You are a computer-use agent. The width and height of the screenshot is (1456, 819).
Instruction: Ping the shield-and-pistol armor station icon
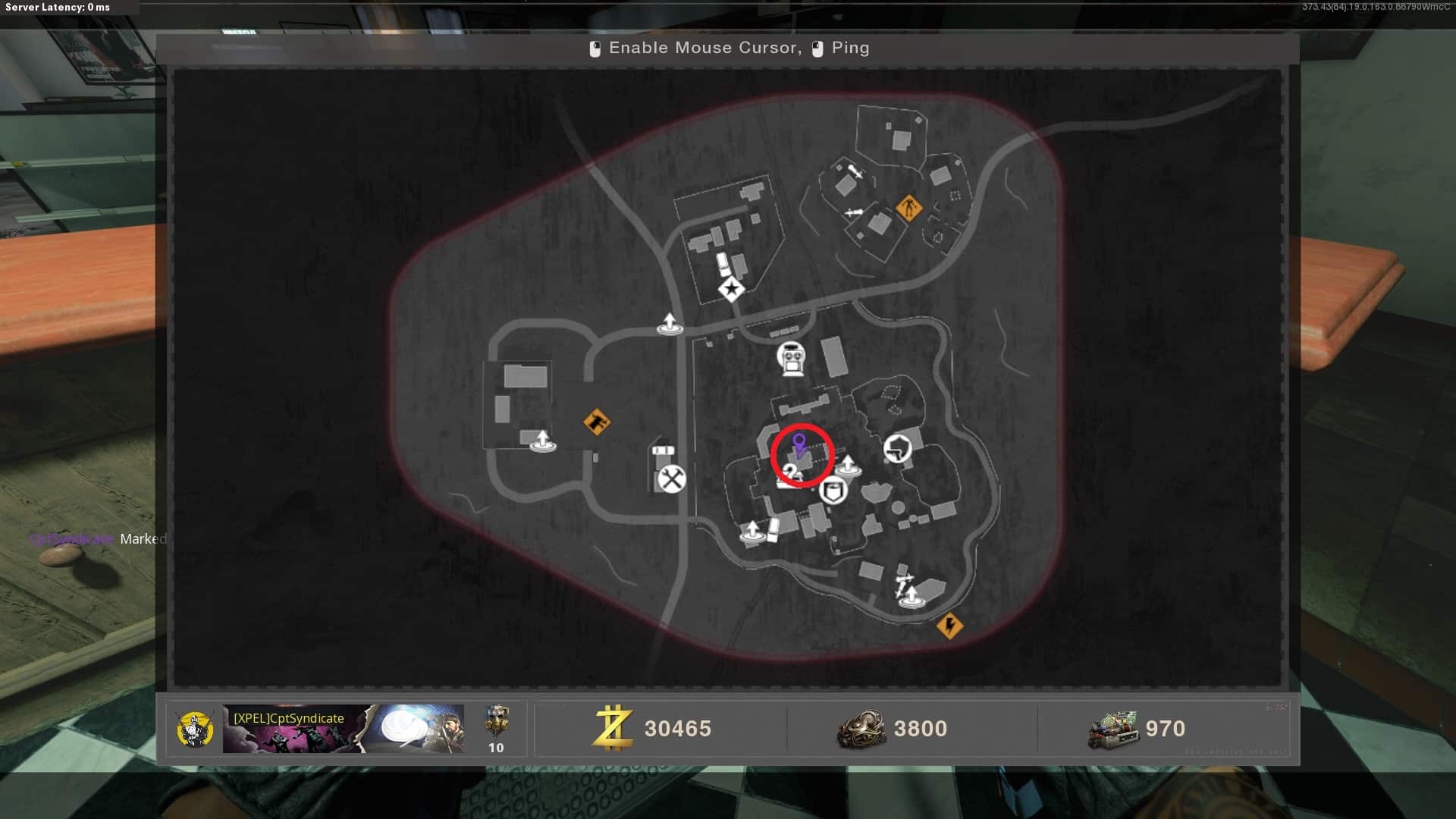click(897, 449)
